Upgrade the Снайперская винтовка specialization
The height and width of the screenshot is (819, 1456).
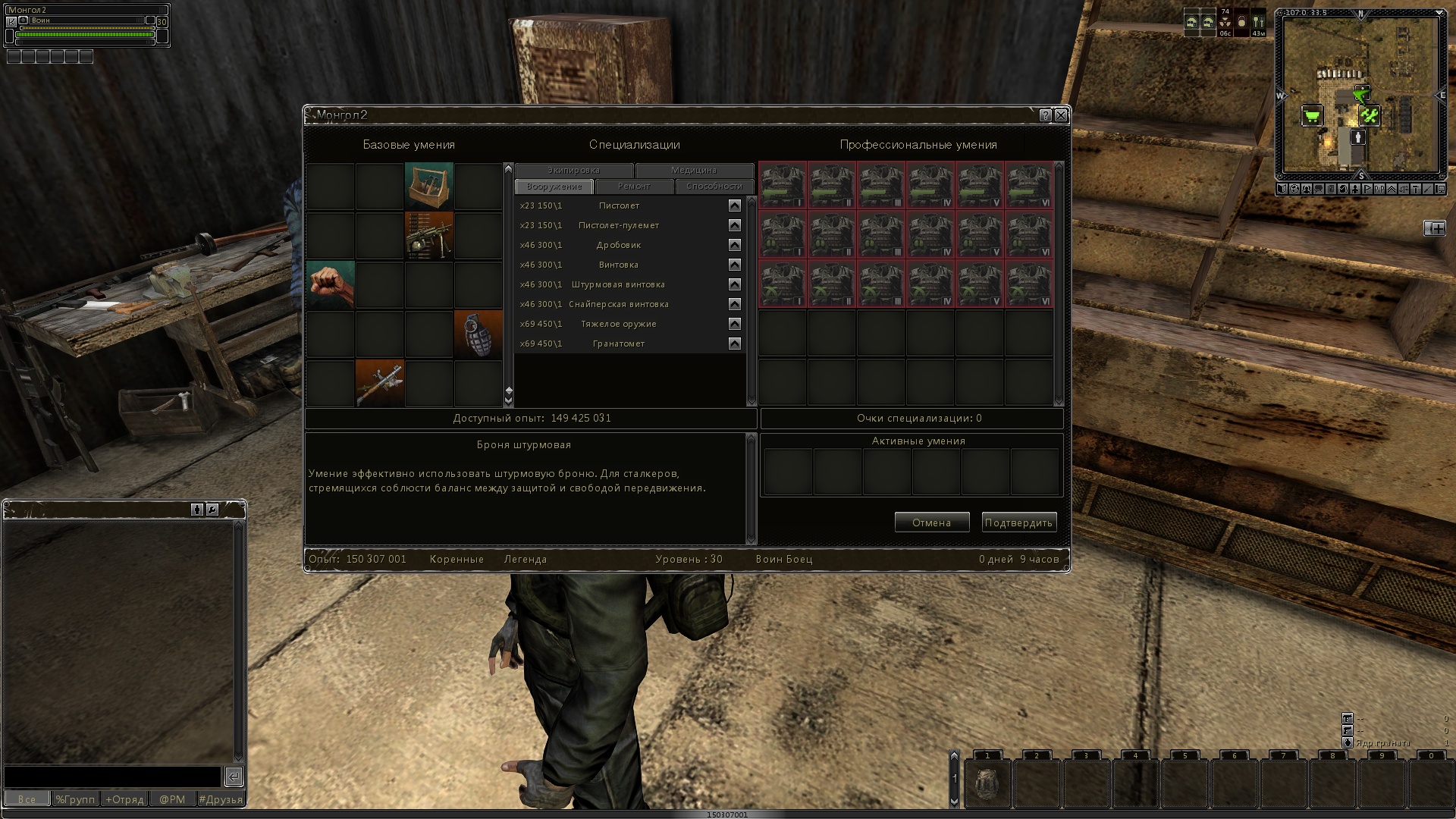click(734, 304)
